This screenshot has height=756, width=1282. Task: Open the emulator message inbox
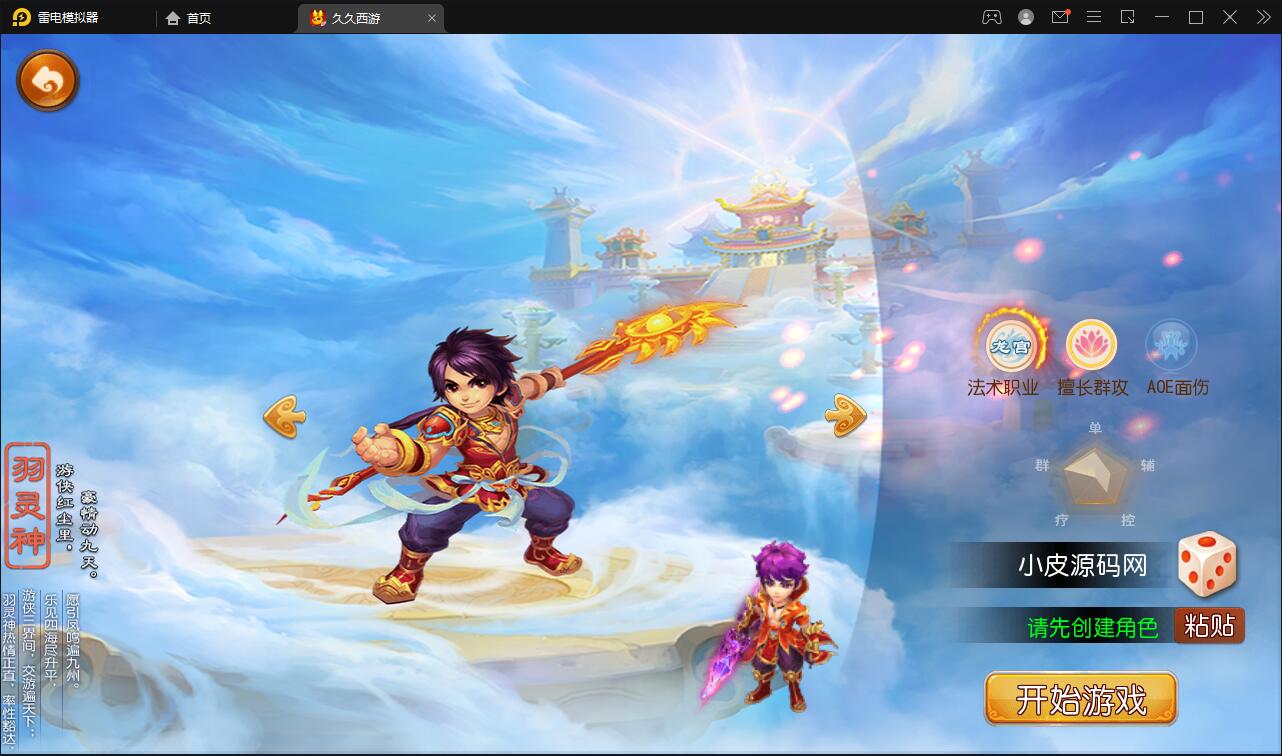(x=1060, y=17)
